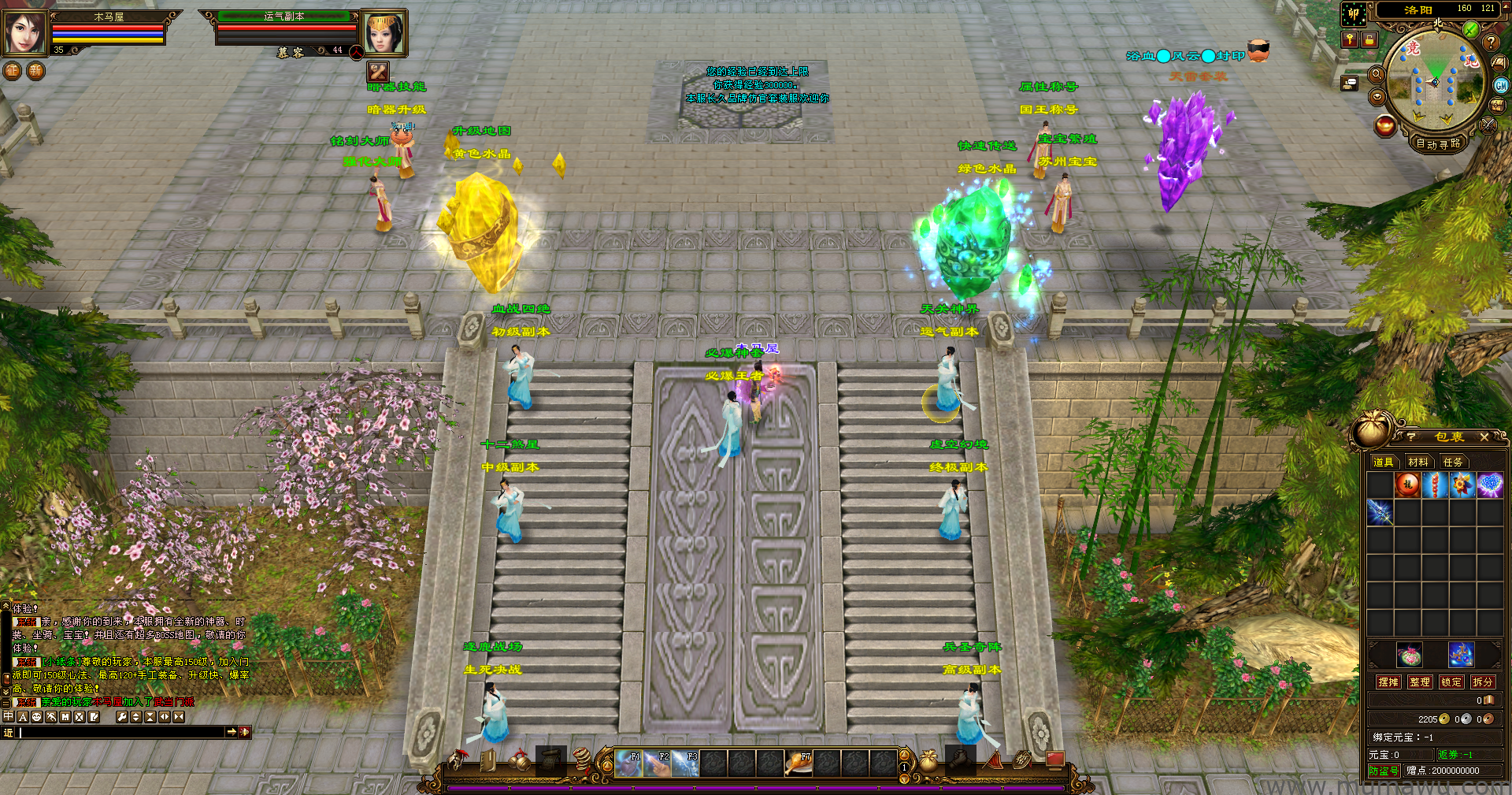The image size is (1512, 795).
Task: Click the 摆摊 stall button
Action: coord(1388,682)
